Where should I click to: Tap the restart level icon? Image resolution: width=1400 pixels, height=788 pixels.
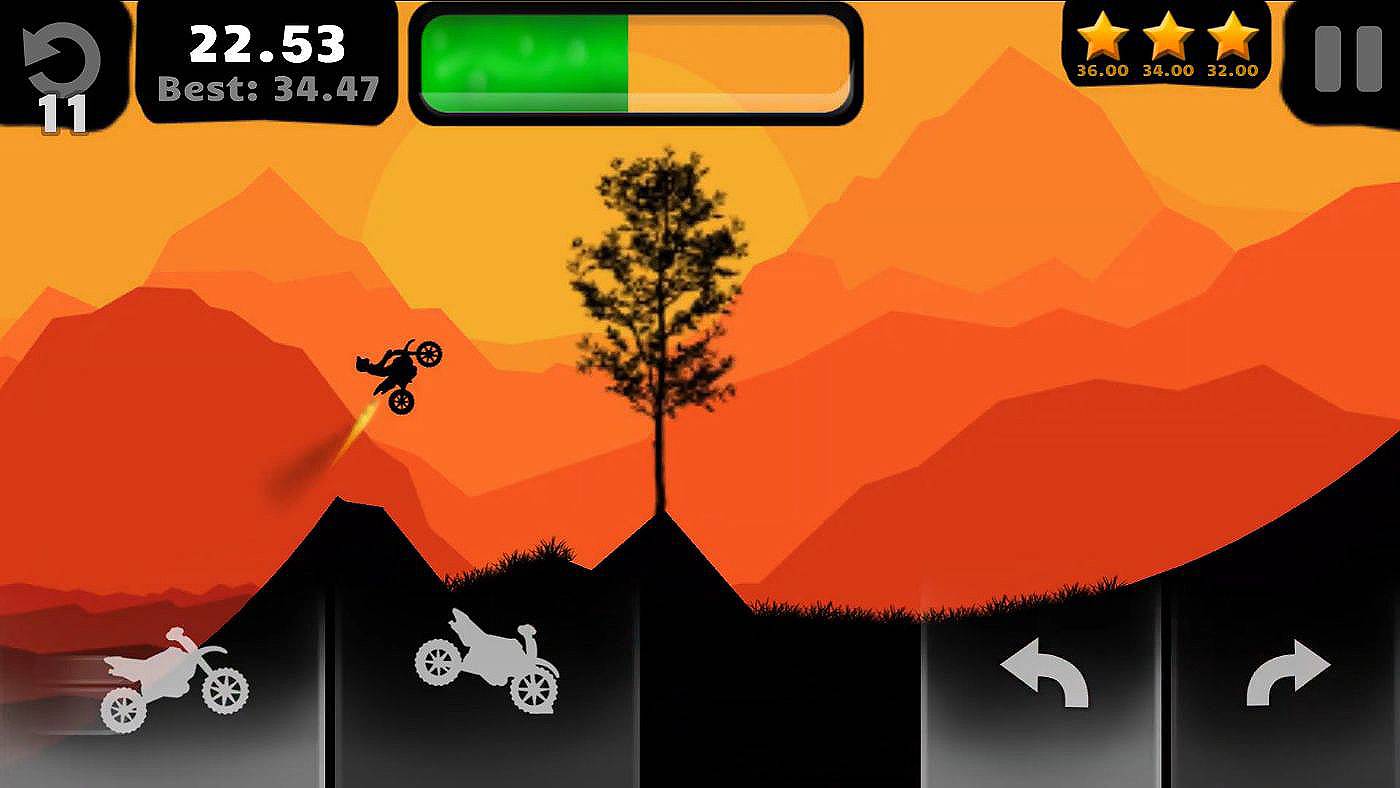pyautogui.click(x=62, y=55)
